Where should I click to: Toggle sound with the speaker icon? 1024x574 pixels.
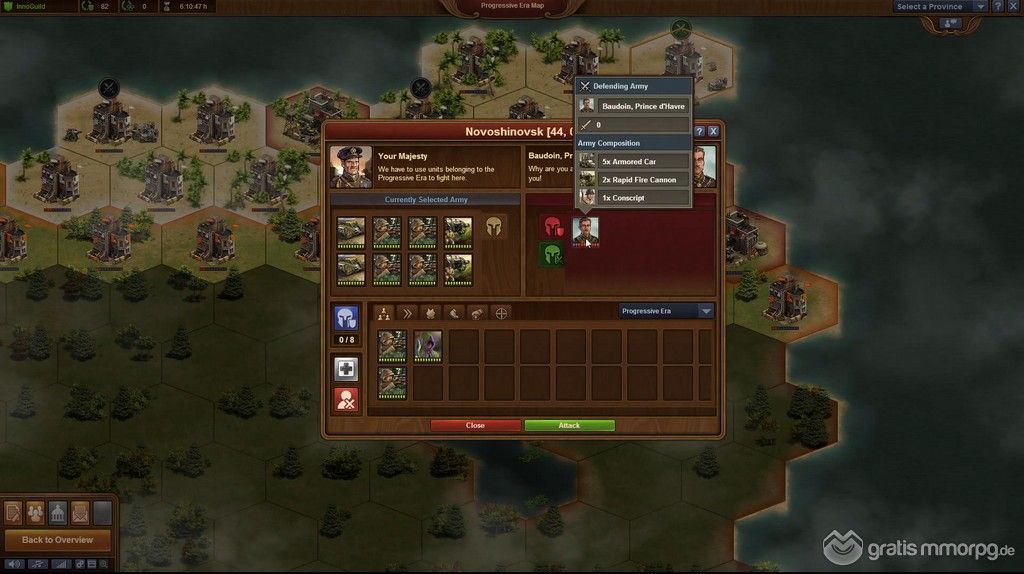[x=13, y=565]
